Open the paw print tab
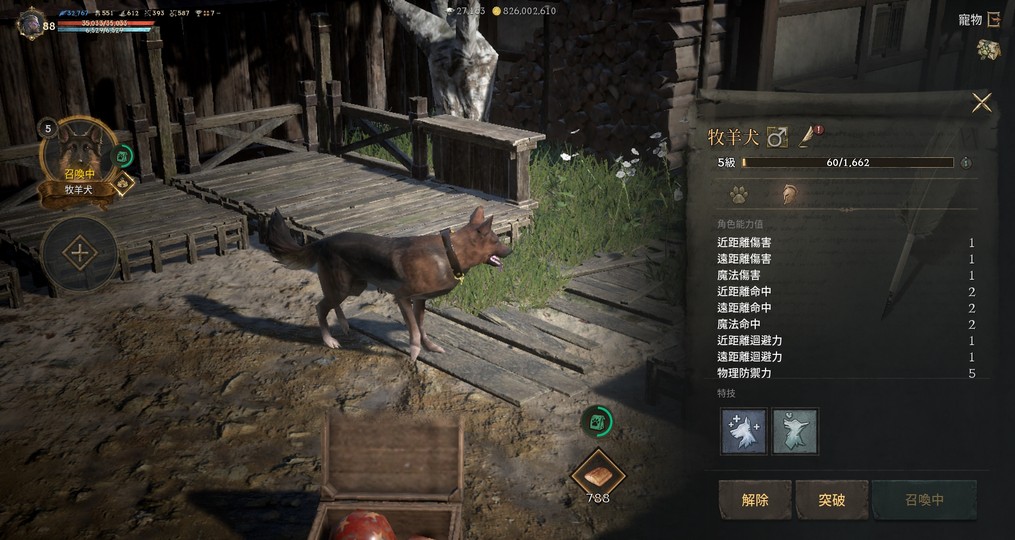 738,193
